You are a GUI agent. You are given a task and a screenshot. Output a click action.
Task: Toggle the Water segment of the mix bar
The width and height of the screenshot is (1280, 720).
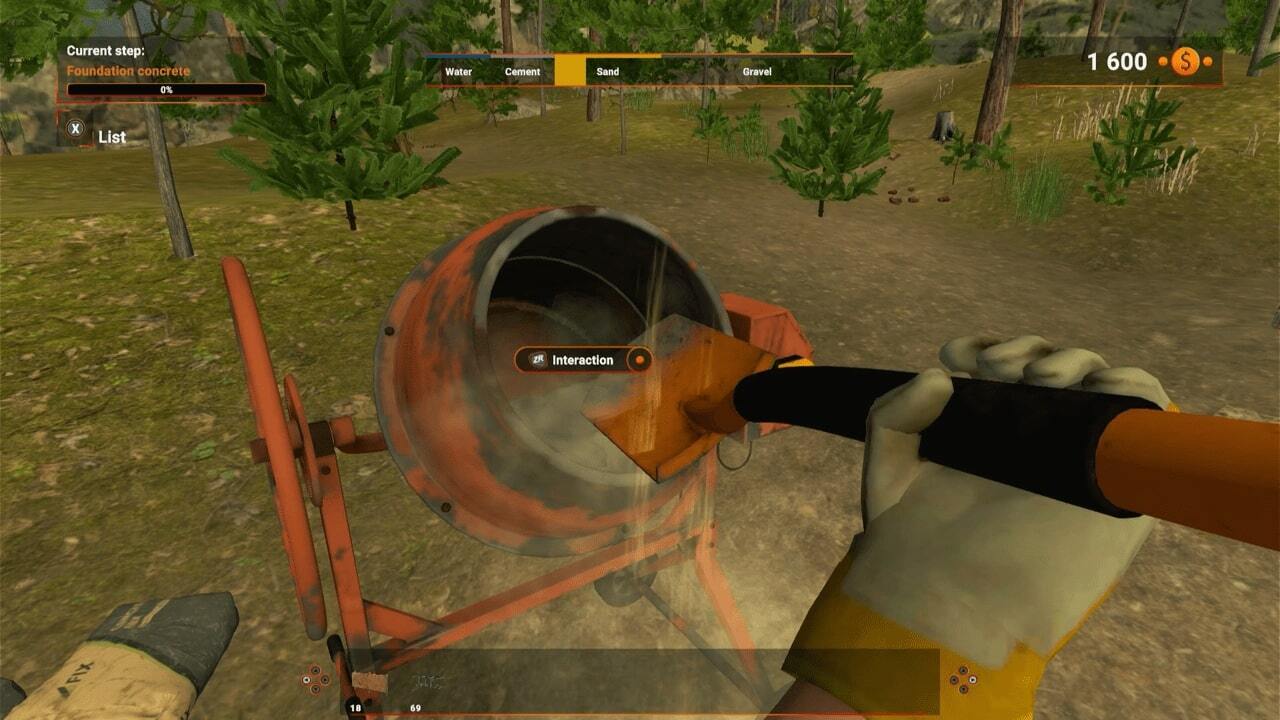point(460,71)
